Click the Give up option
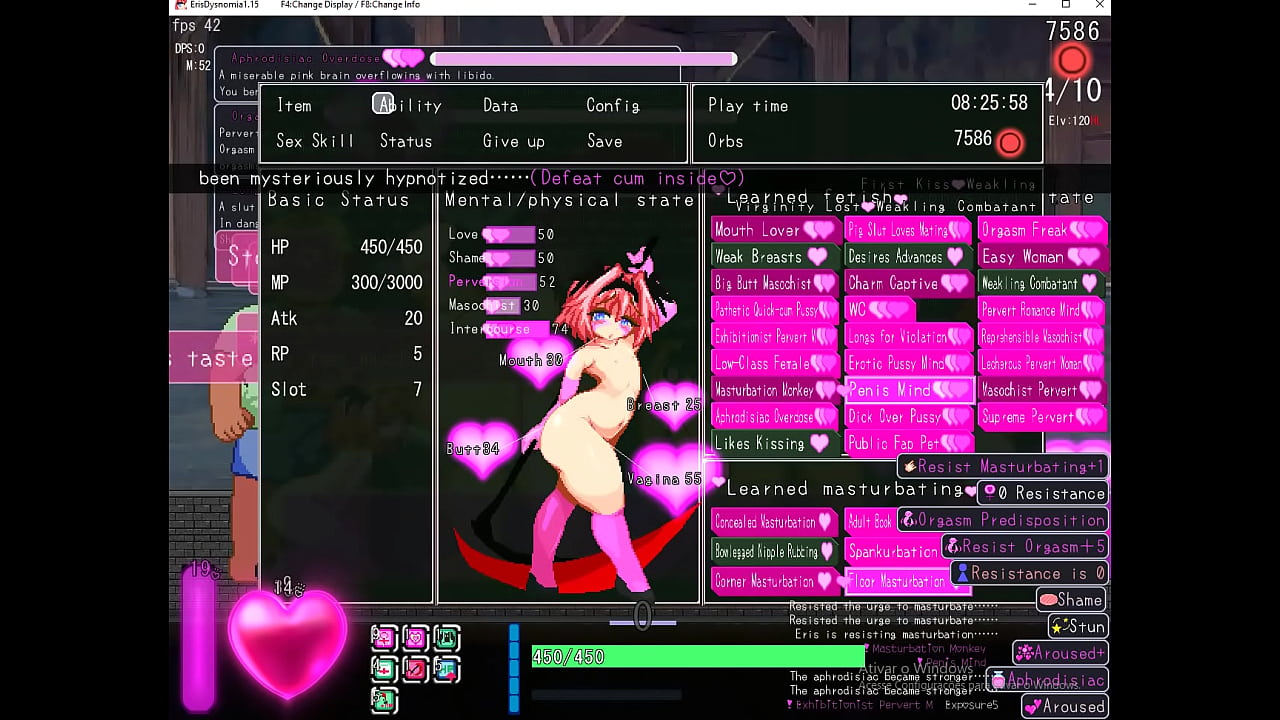 click(x=513, y=141)
